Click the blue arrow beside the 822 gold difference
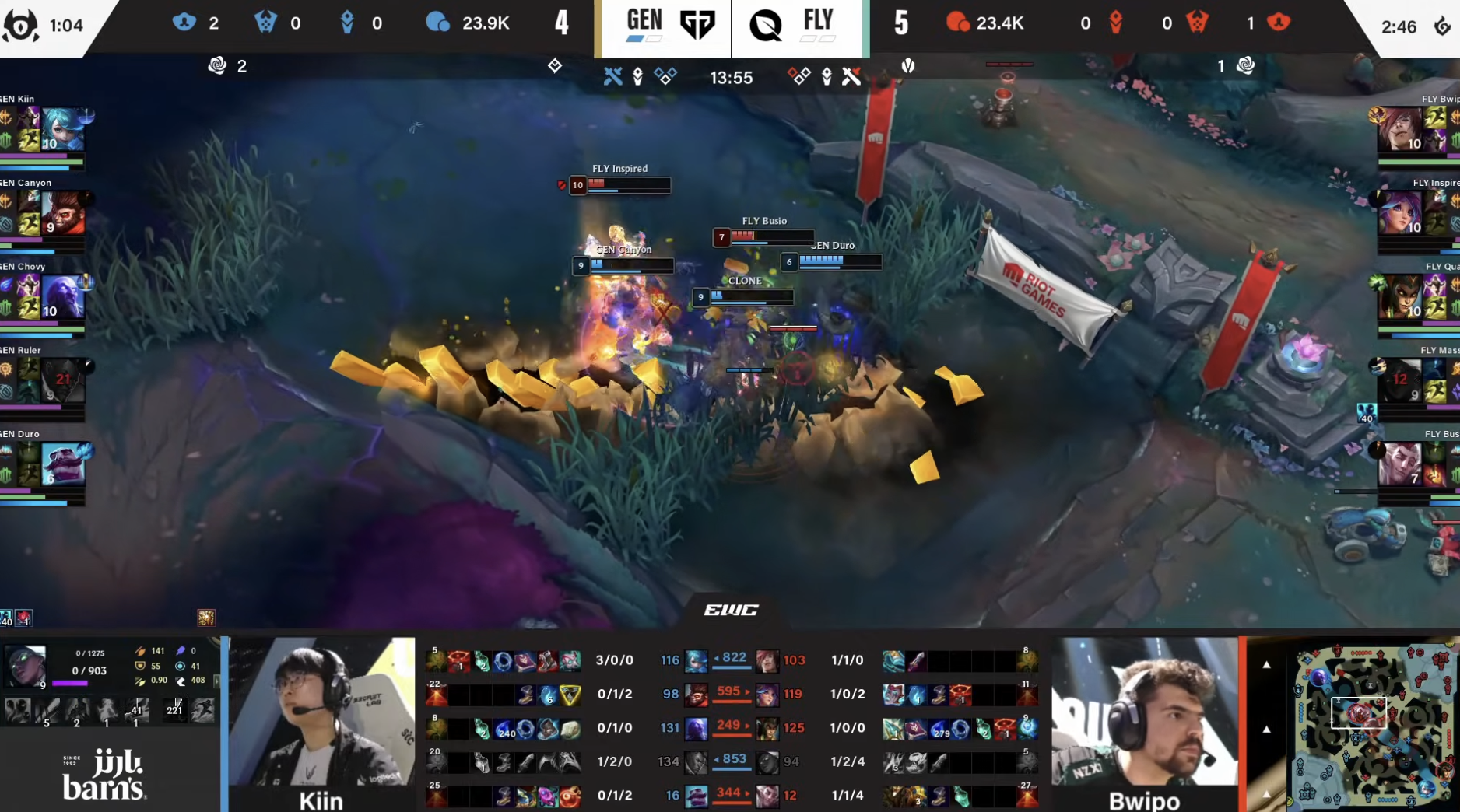The height and width of the screenshot is (812, 1460). tap(715, 659)
